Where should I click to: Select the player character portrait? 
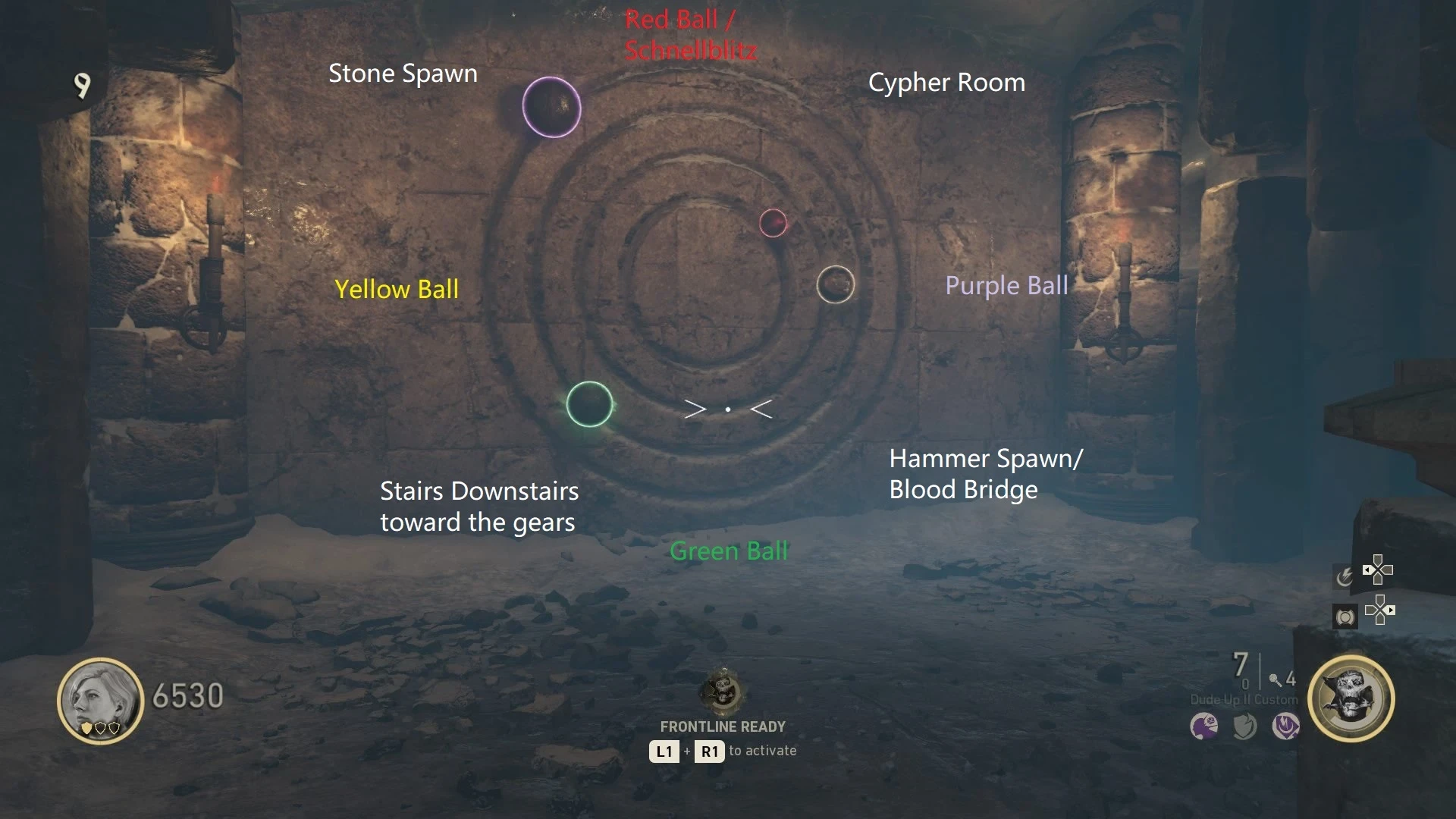point(100,700)
